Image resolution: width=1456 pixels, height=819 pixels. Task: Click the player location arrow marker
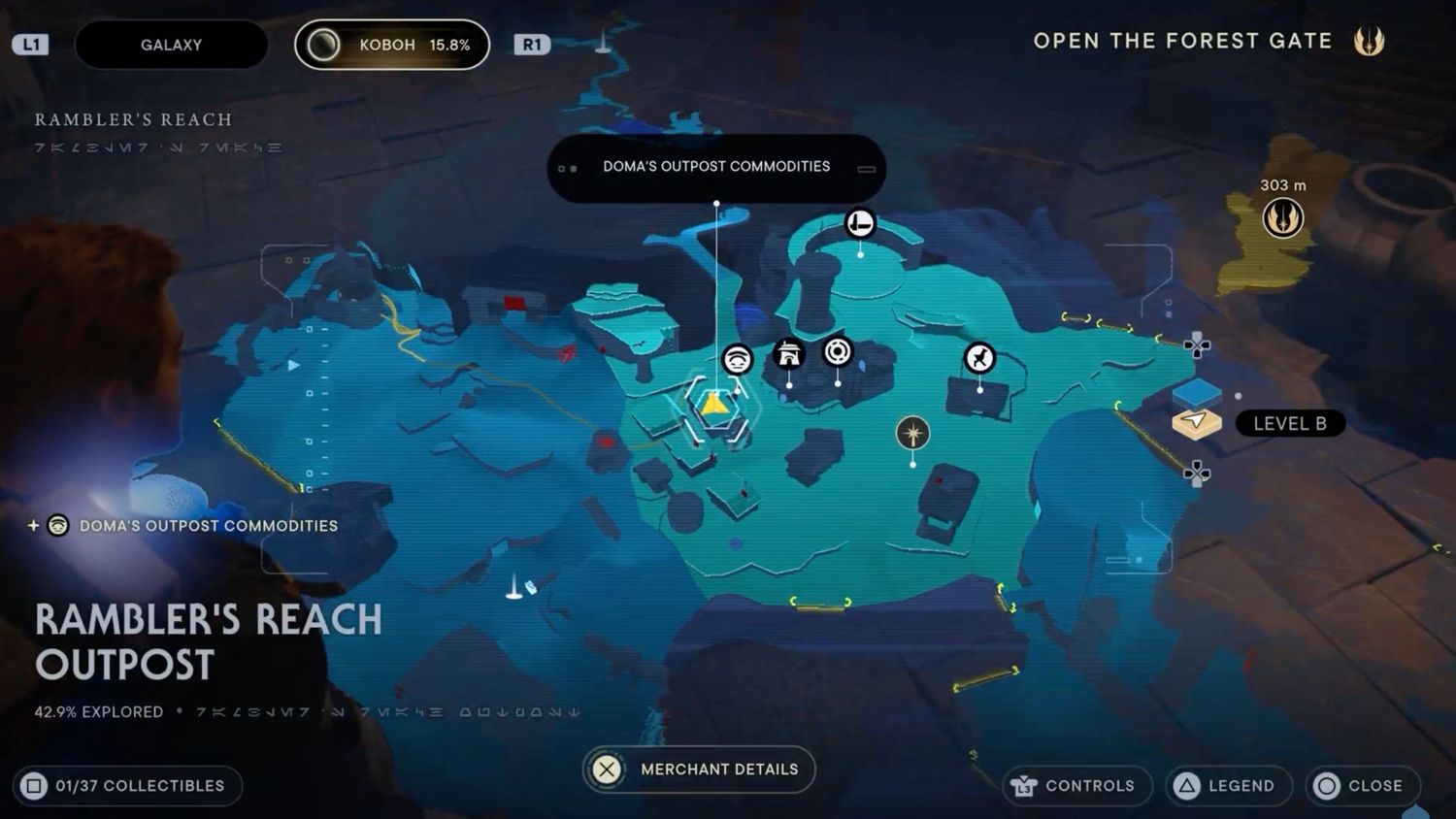point(715,405)
